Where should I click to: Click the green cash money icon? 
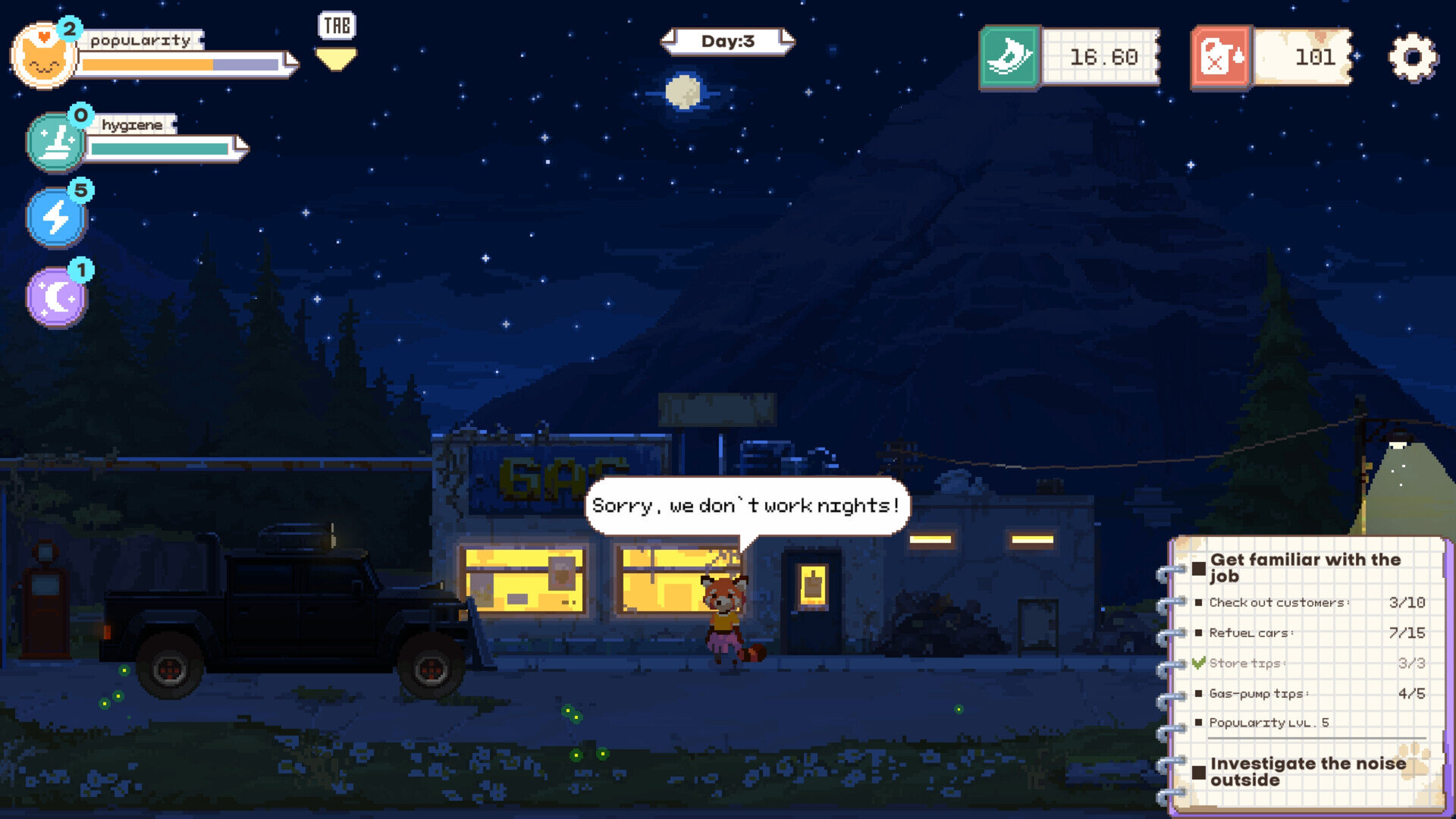(1009, 58)
